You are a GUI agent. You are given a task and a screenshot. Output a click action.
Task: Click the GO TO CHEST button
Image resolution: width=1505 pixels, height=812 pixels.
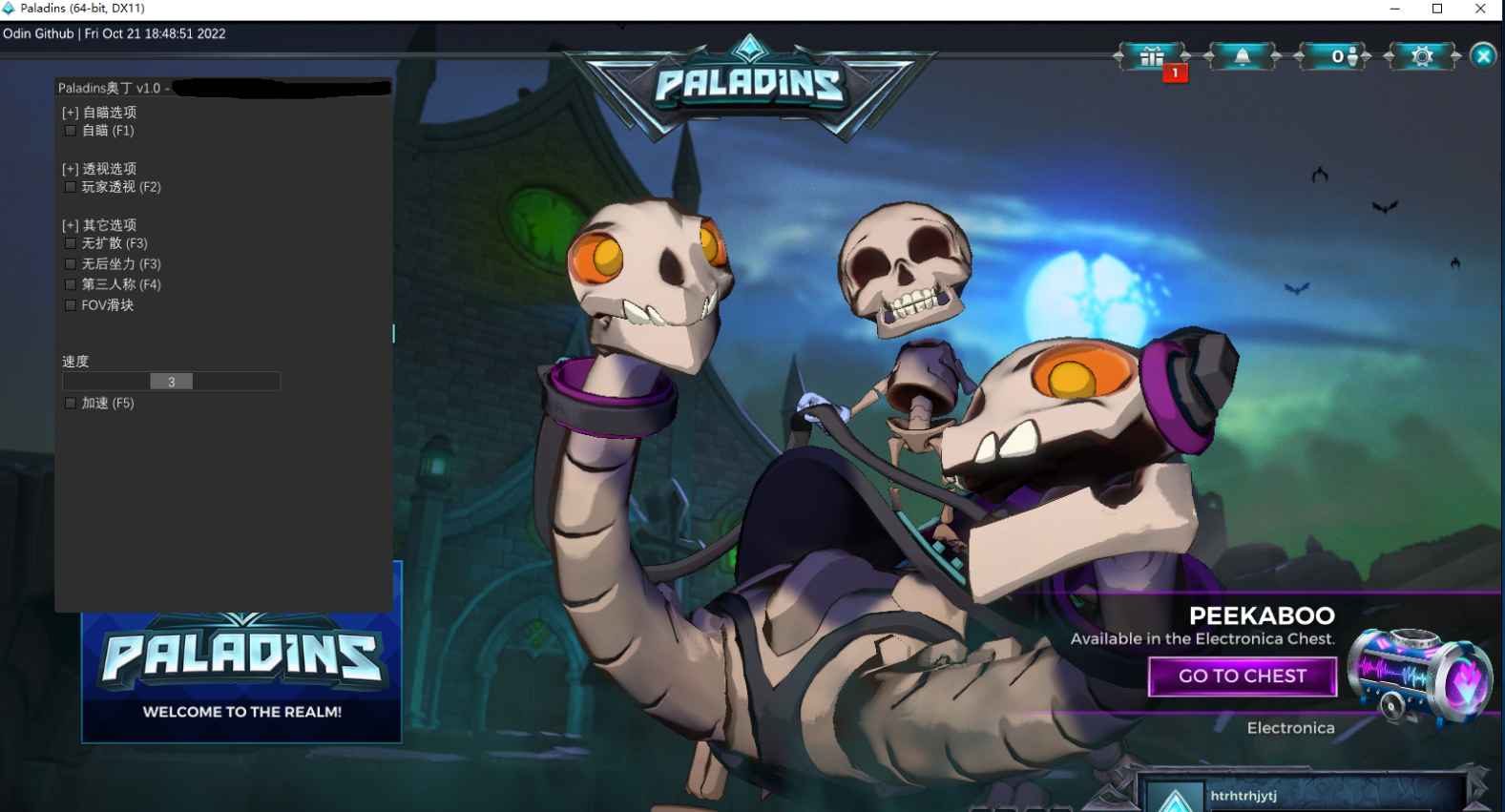pyautogui.click(x=1242, y=677)
